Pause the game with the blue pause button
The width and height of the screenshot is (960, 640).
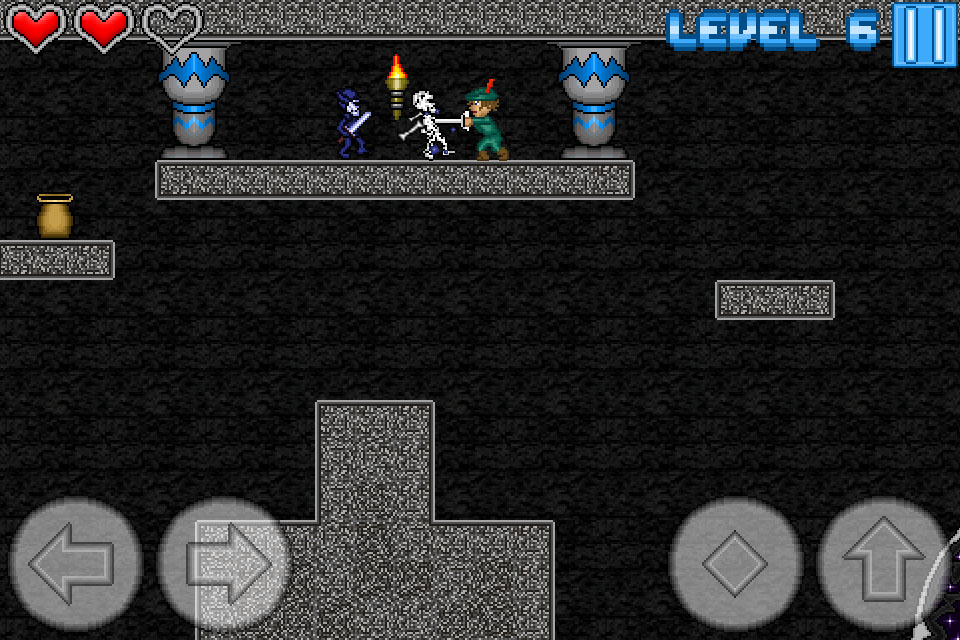[x=925, y=34]
